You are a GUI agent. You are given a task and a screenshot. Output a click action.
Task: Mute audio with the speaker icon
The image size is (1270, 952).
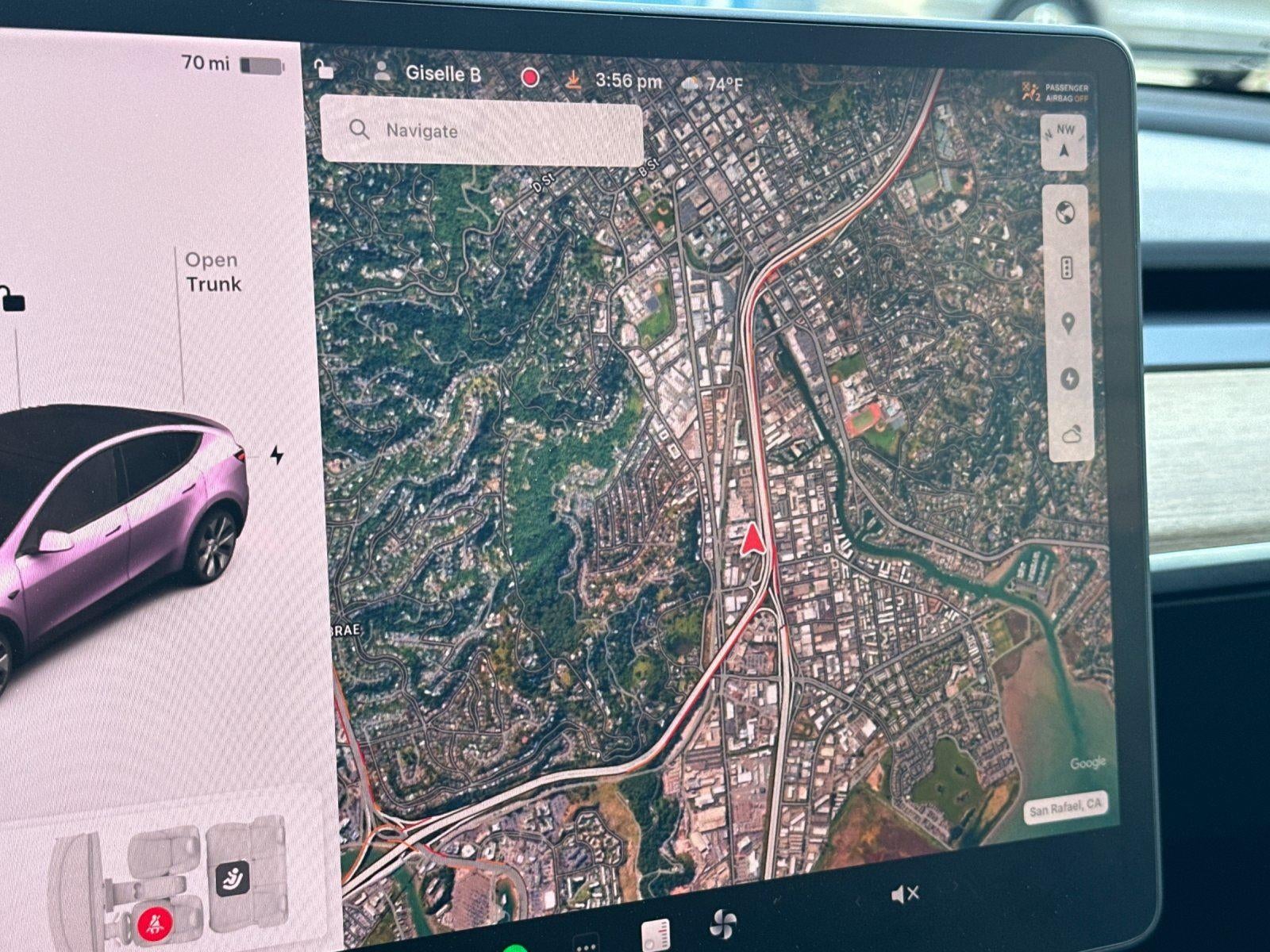903,893
